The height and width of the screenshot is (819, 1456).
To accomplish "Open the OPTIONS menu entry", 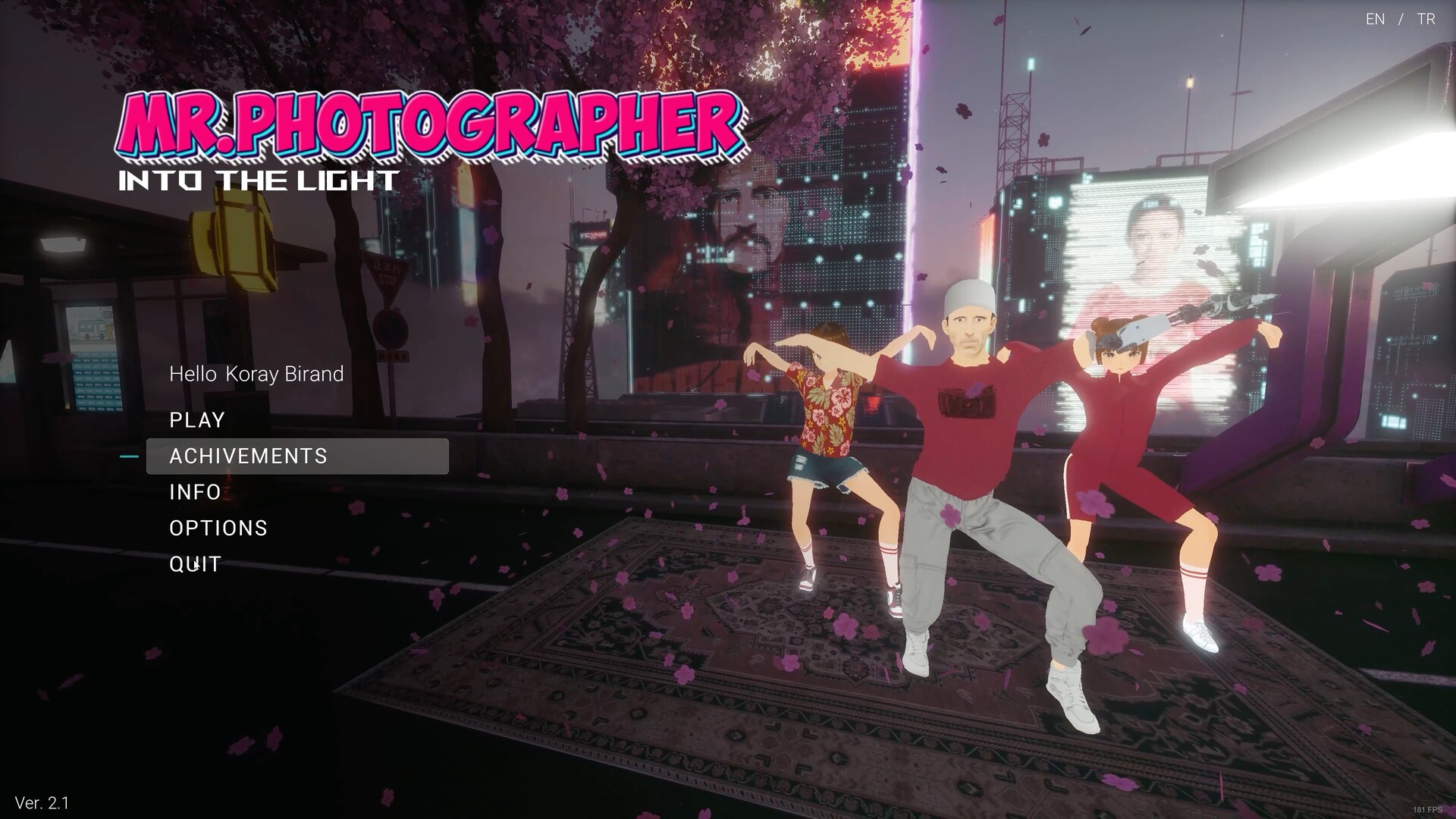I will [218, 528].
